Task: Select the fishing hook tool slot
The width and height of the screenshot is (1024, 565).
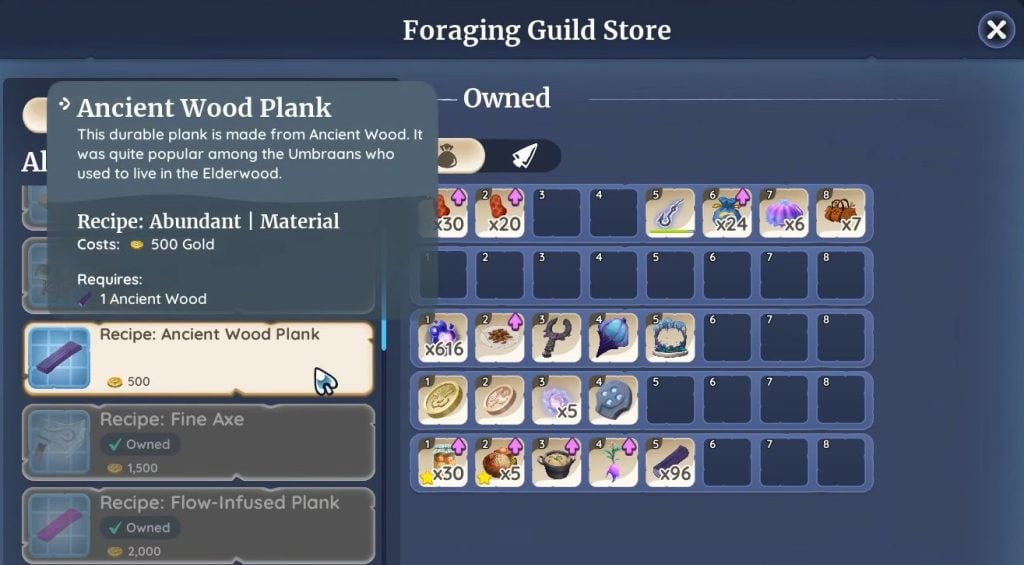Action: pyautogui.click(x=670, y=212)
